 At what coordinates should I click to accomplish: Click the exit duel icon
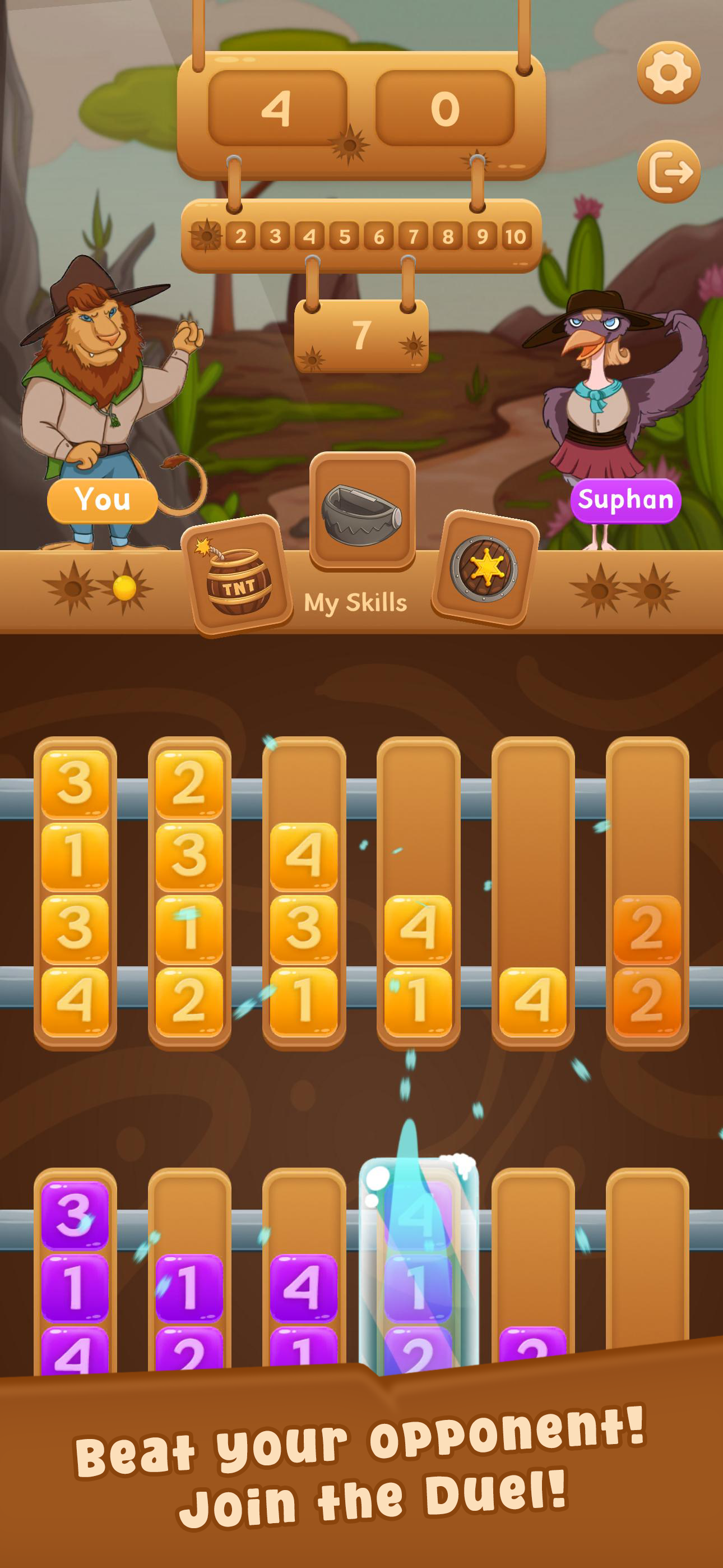[x=669, y=172]
